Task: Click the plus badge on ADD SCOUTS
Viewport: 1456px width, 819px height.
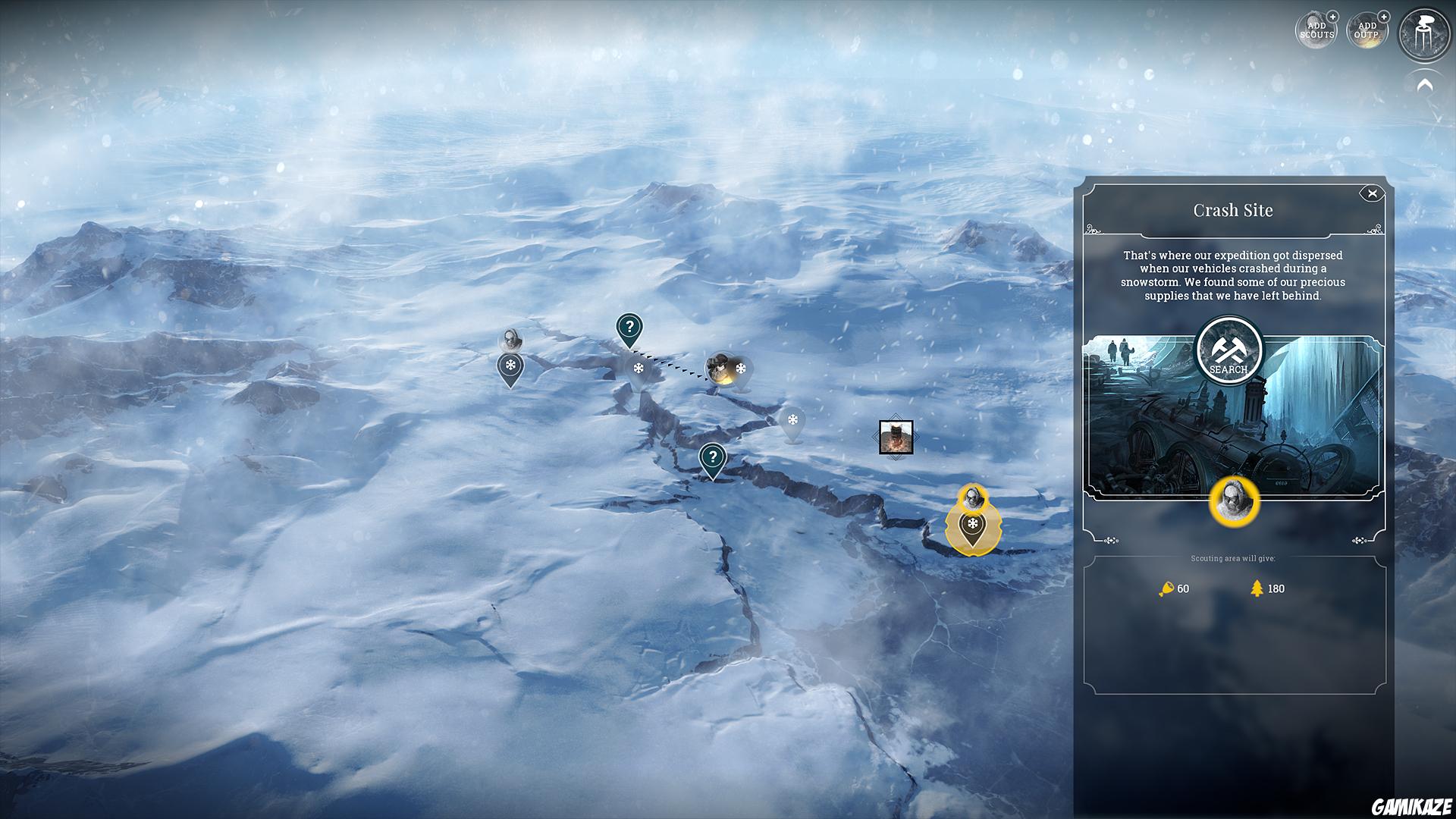Action: pos(1332,17)
